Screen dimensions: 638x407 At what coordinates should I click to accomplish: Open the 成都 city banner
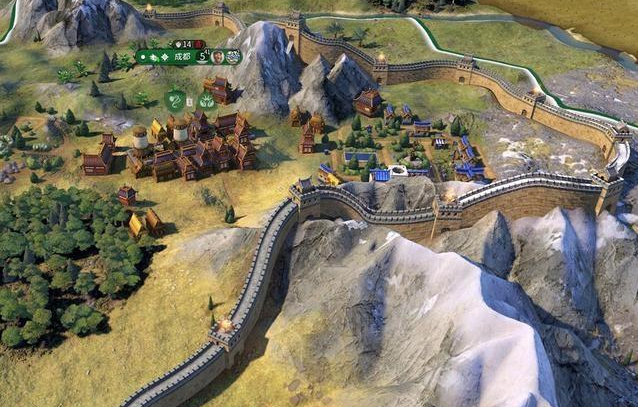185,57
